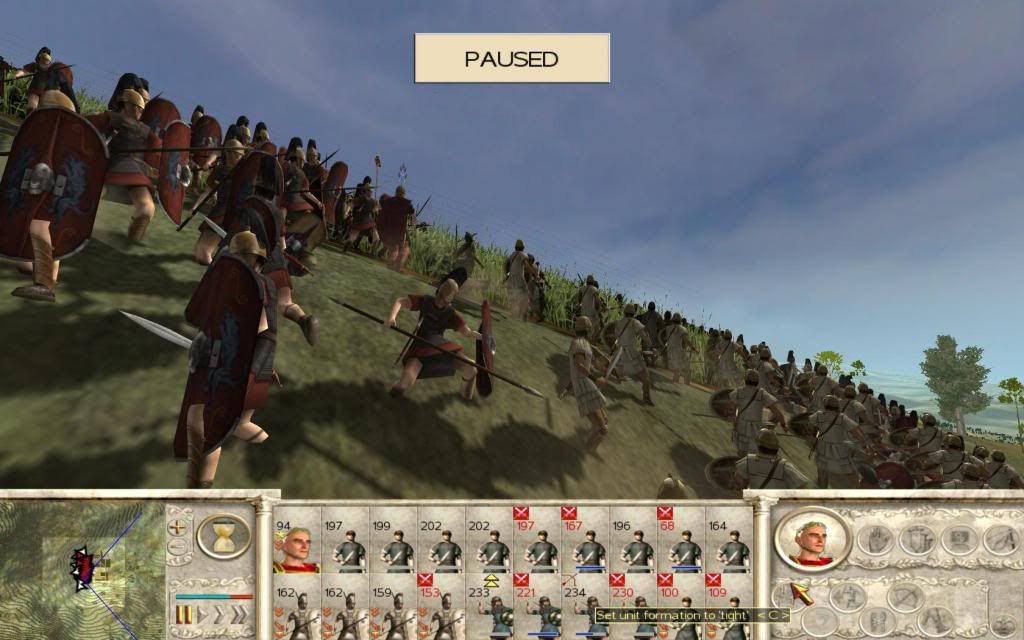Toggle the pause game speed button

[184, 613]
